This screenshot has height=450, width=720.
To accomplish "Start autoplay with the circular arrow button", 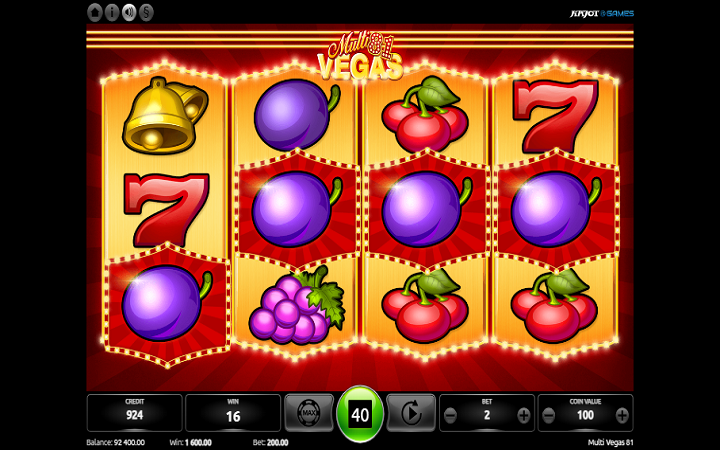I will pyautogui.click(x=411, y=412).
